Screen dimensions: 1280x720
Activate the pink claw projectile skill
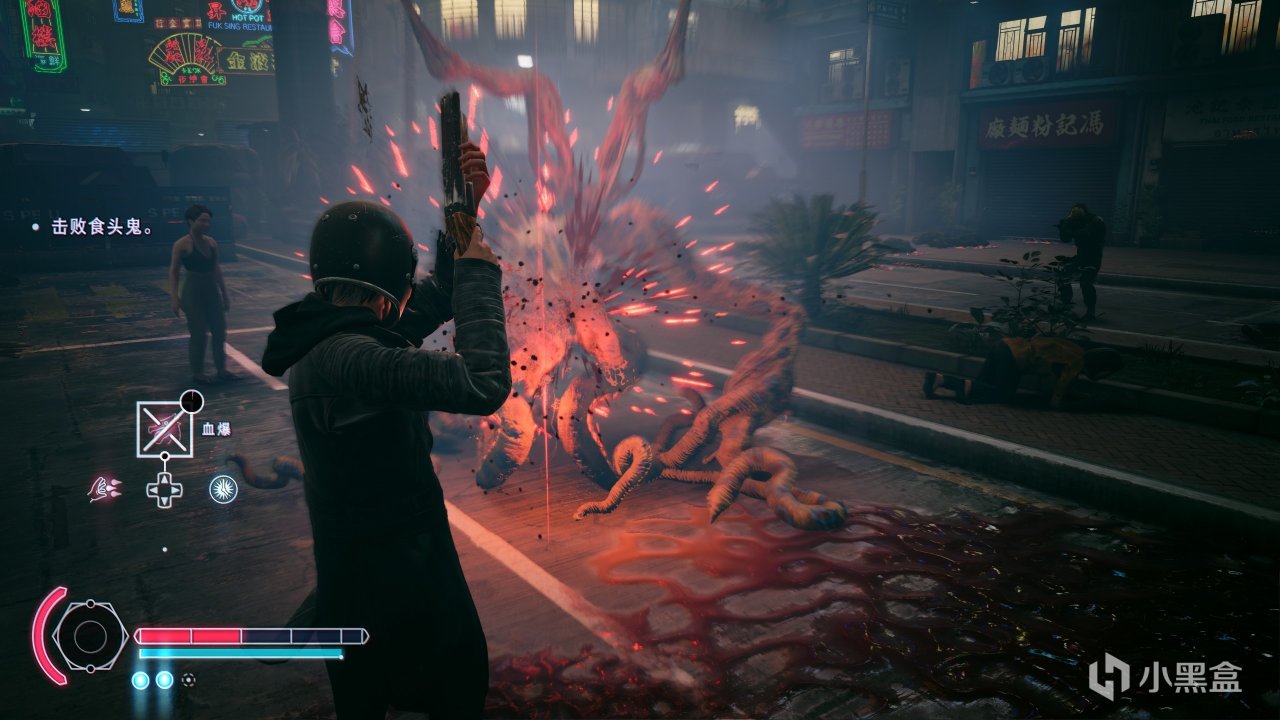(x=104, y=489)
